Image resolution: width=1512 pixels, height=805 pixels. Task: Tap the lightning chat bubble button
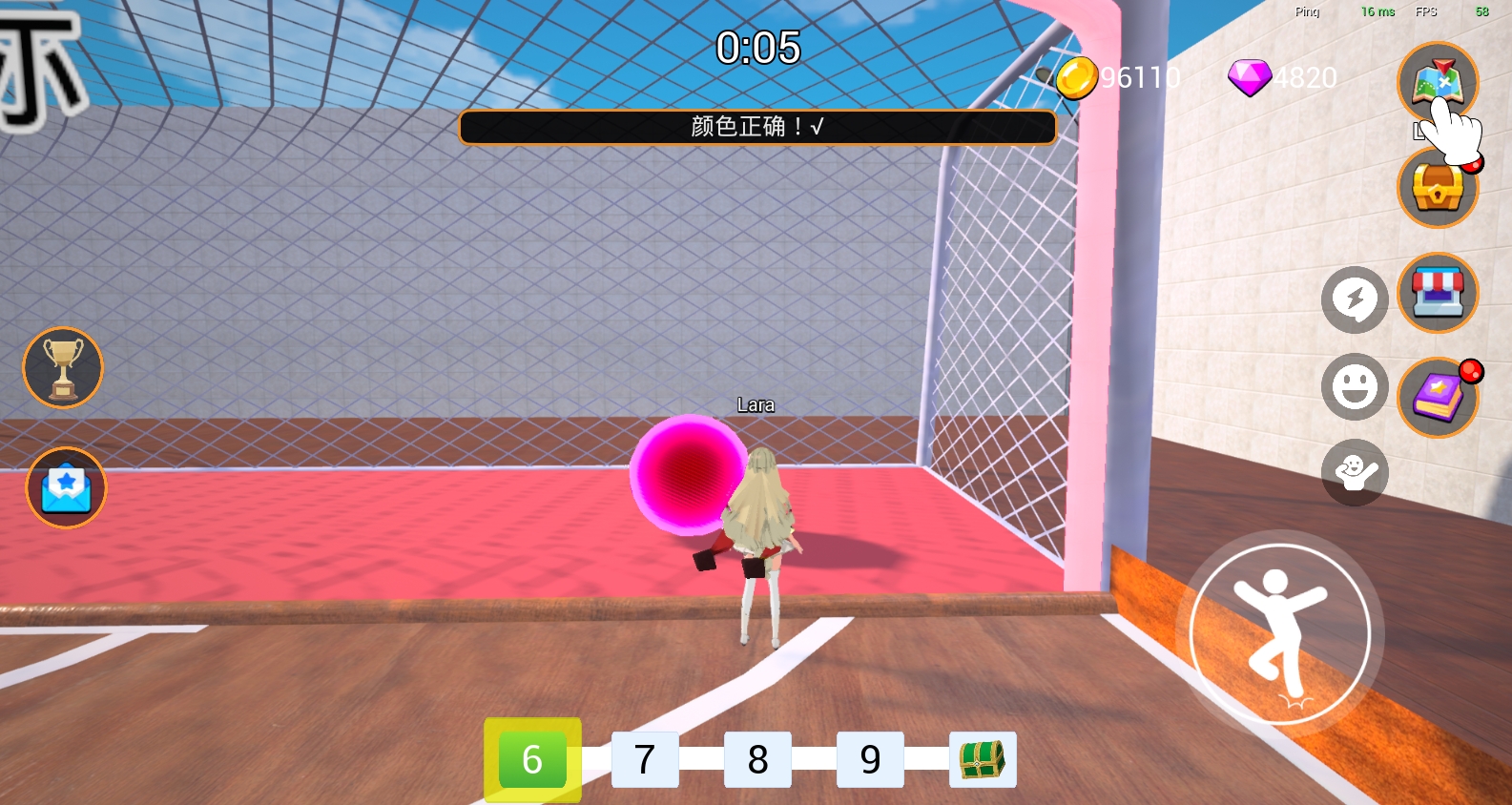tap(1354, 300)
